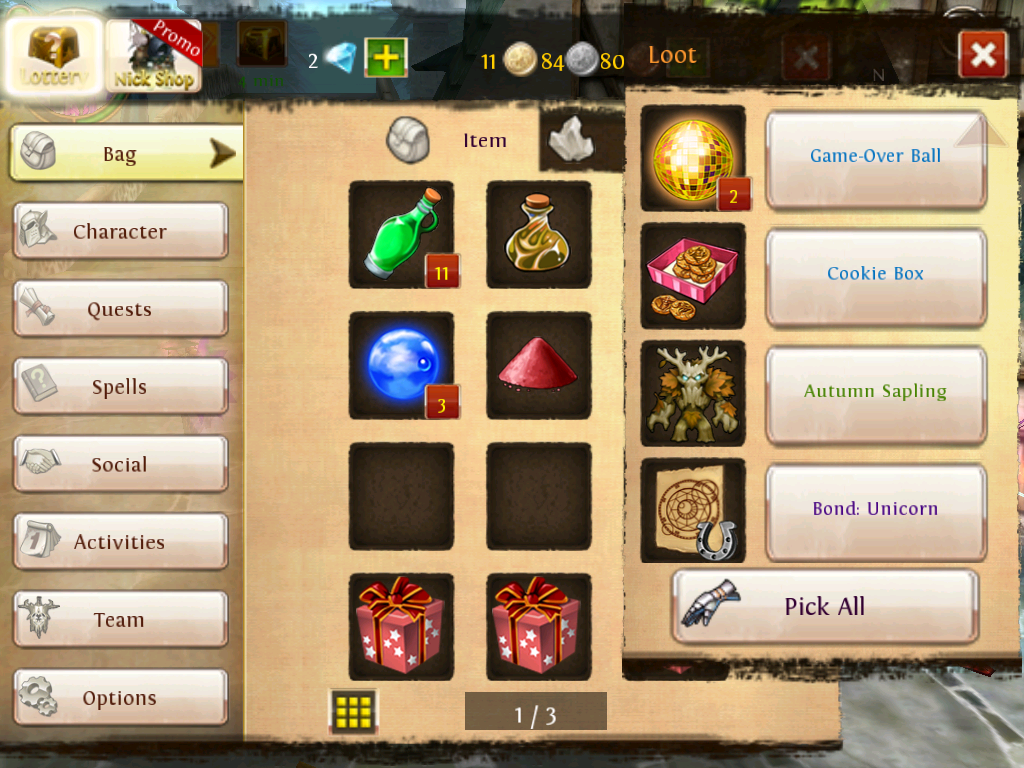Add more diamonds with the plus button

[x=385, y=58]
